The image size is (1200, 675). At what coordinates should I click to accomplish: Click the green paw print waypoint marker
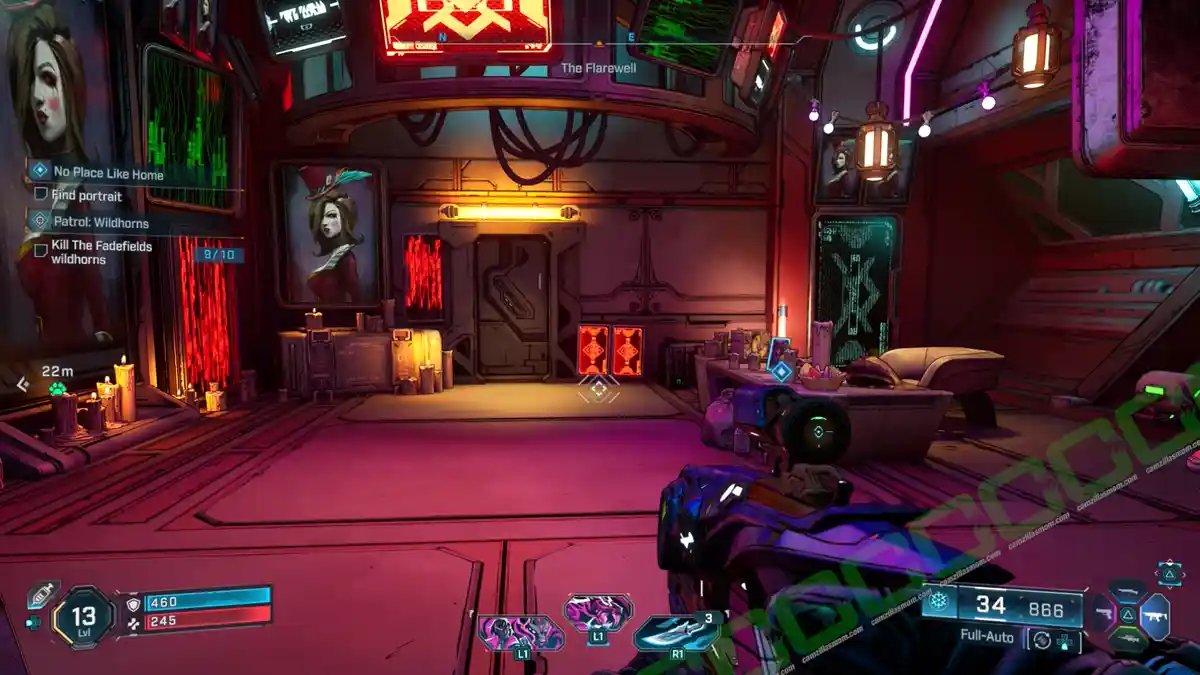58,389
